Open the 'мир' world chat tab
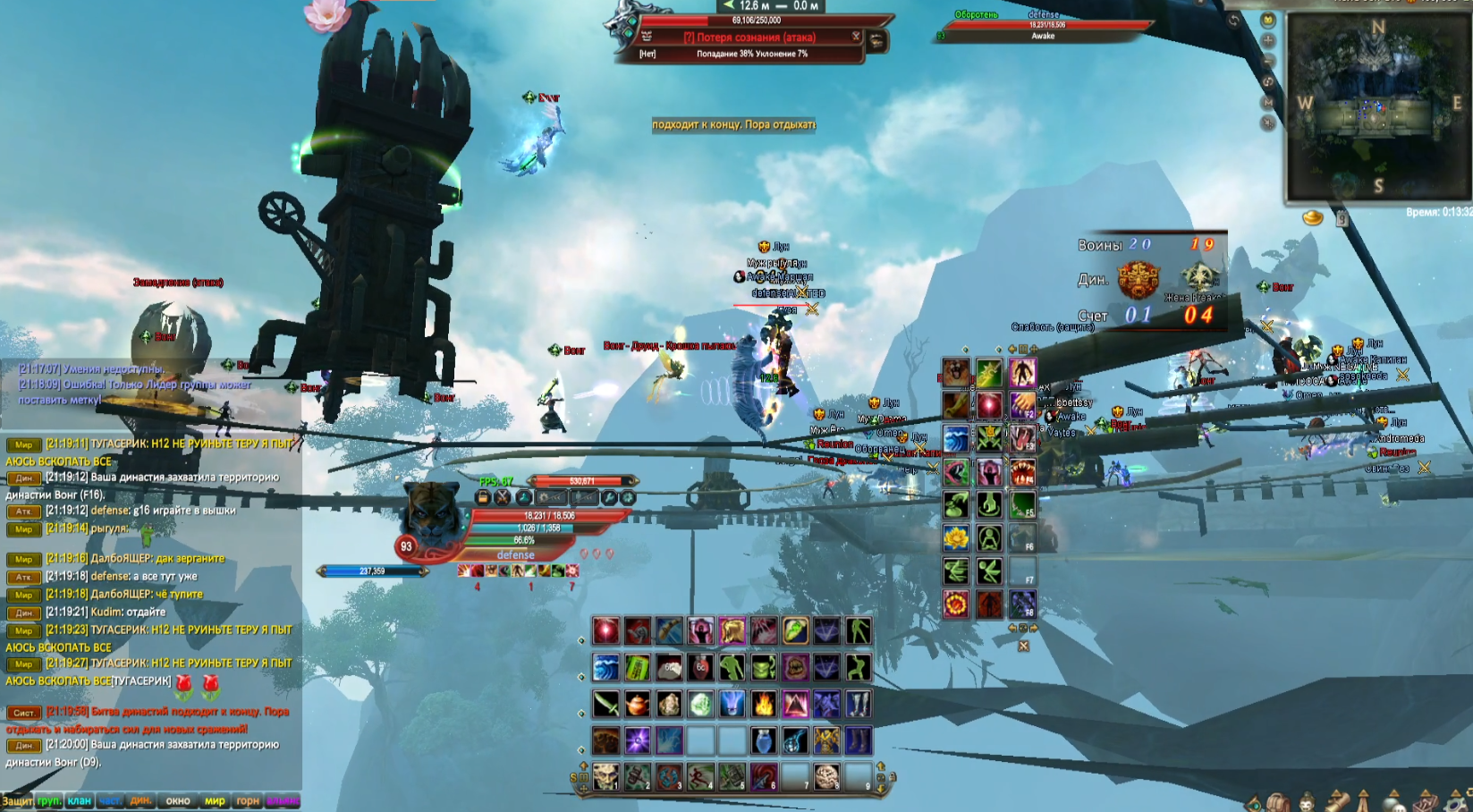Image resolution: width=1473 pixels, height=812 pixels. click(x=215, y=800)
